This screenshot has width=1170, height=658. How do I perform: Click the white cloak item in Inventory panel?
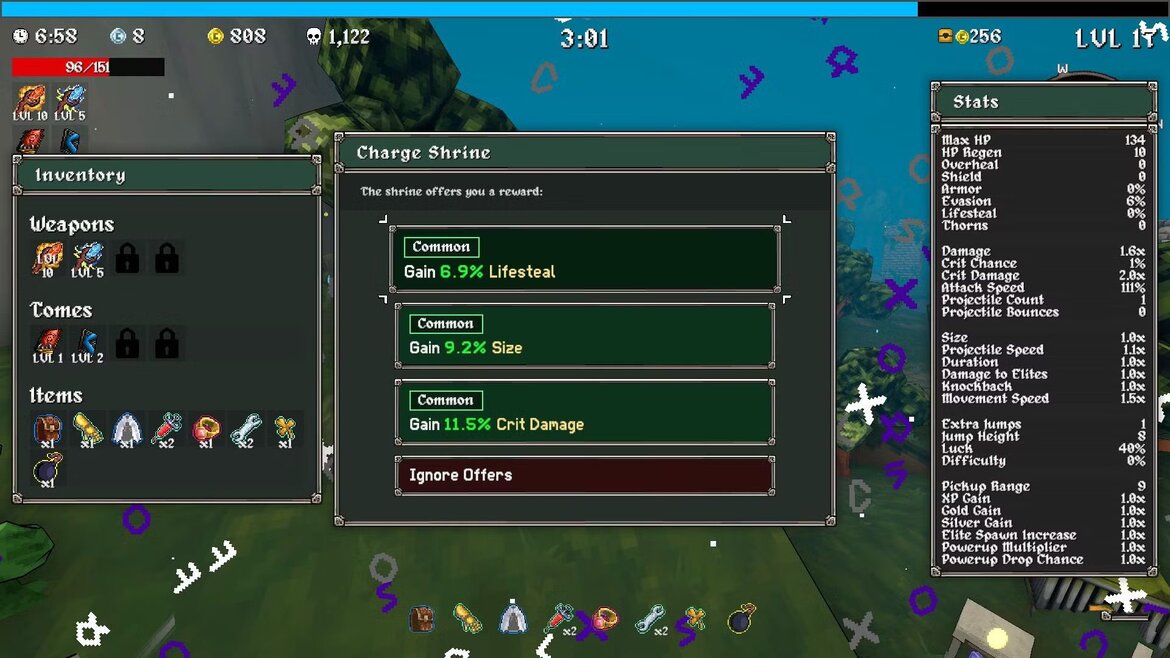click(127, 430)
